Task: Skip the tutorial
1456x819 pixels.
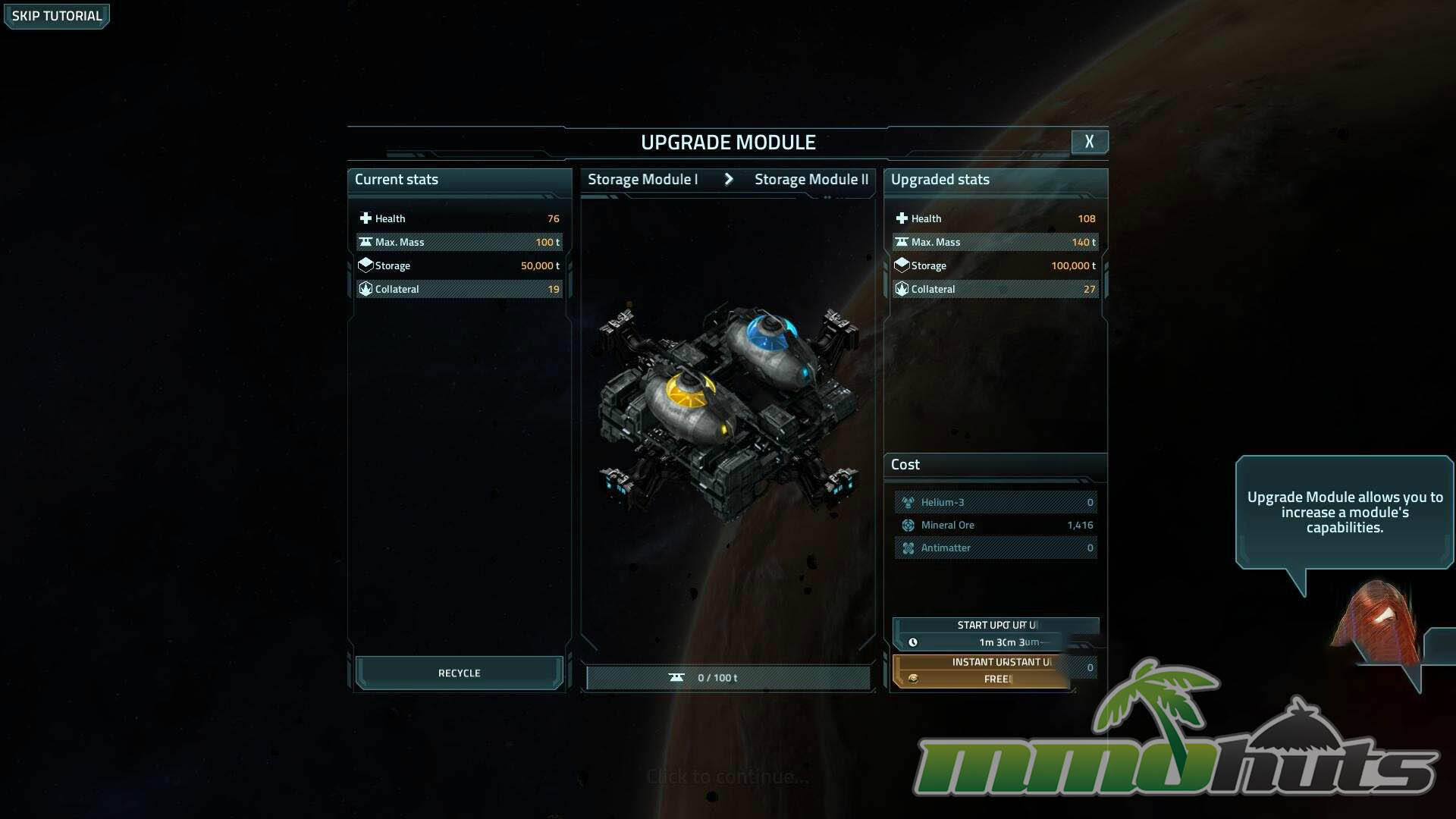Action: [x=57, y=16]
